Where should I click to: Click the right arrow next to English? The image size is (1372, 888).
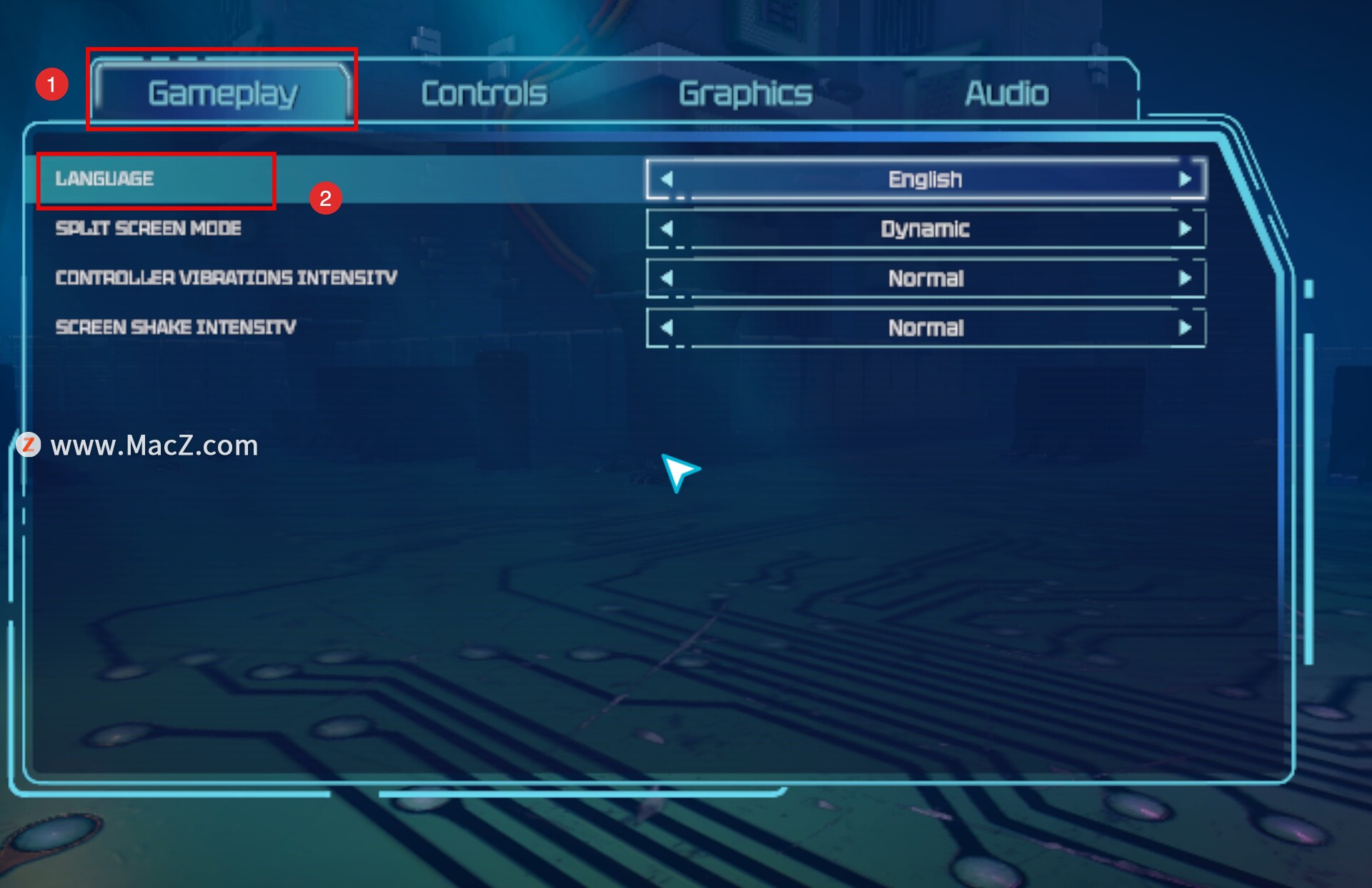pyautogui.click(x=1184, y=179)
